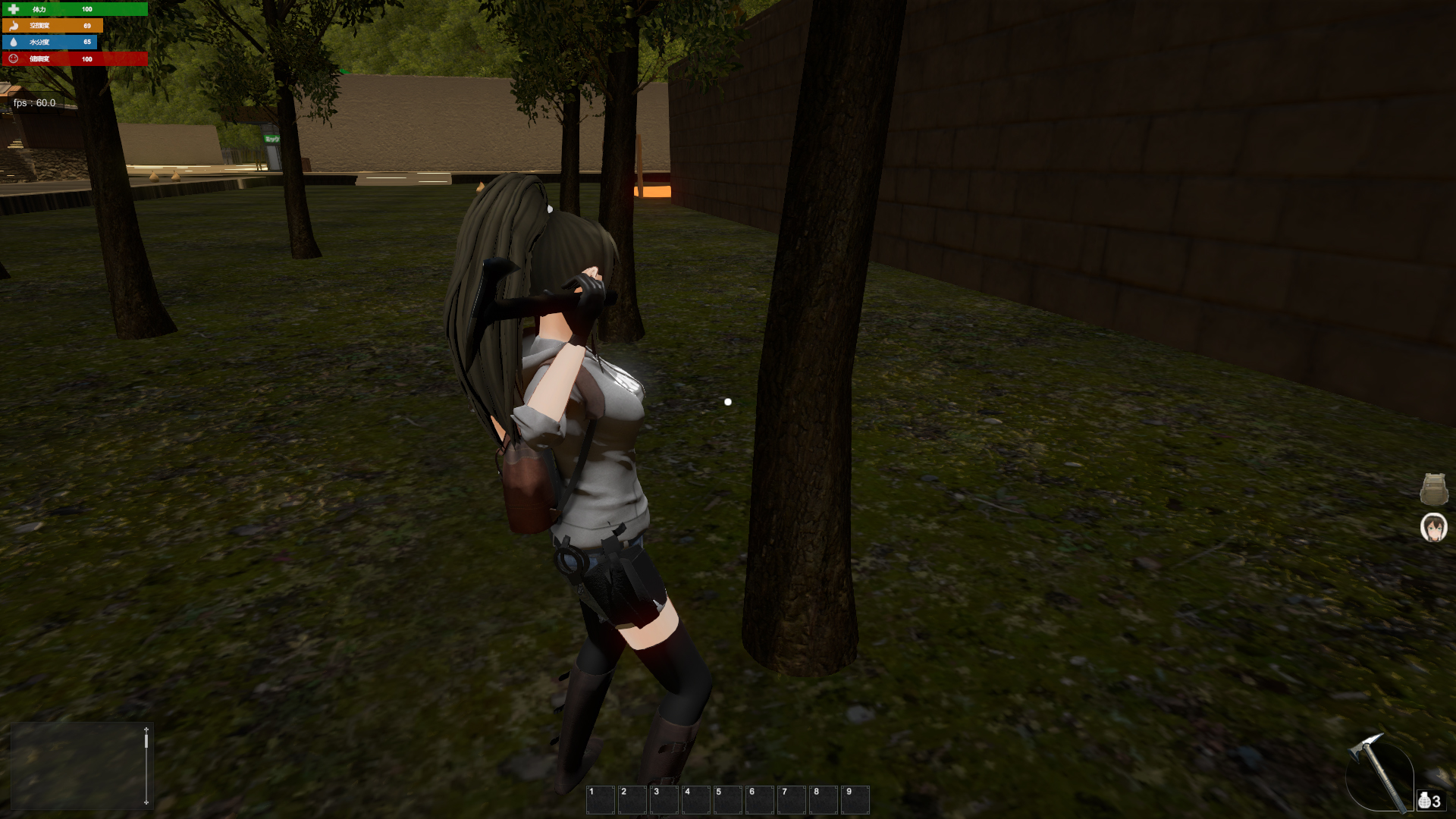Click the smiley face icon on the 健康度 bar
1456x819 pixels.
(13, 58)
